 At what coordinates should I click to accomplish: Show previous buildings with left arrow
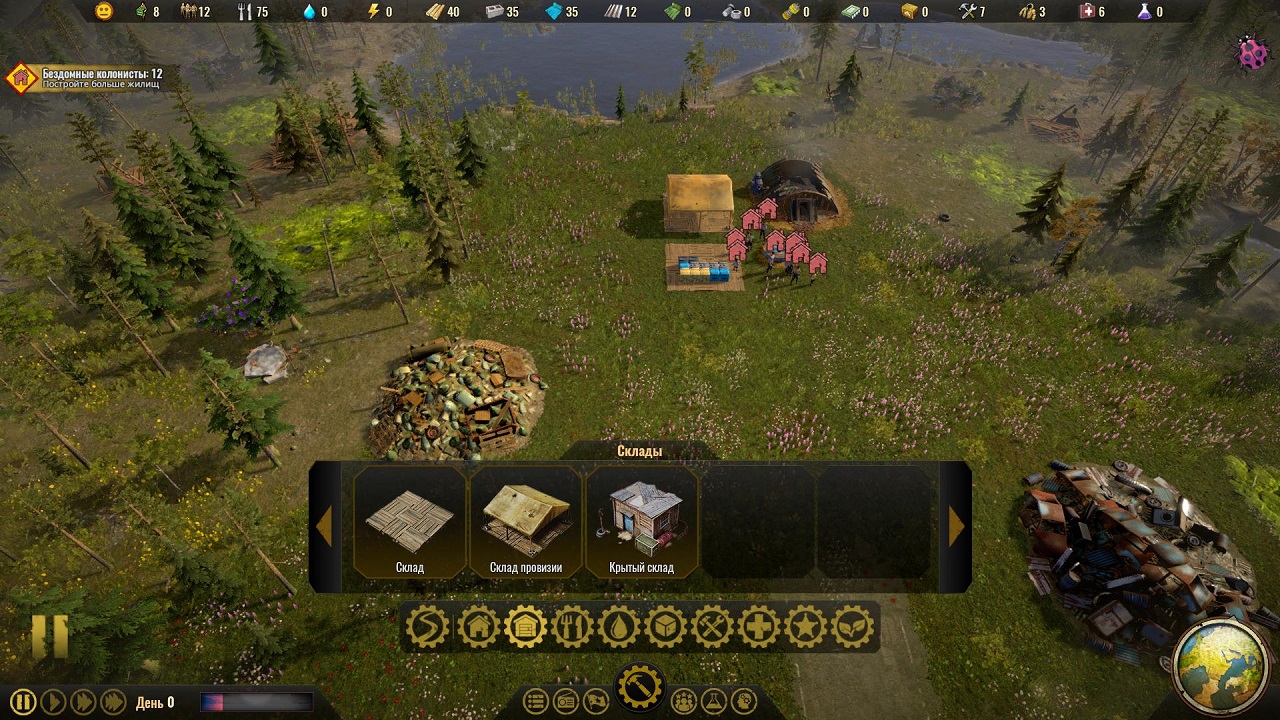(324, 526)
